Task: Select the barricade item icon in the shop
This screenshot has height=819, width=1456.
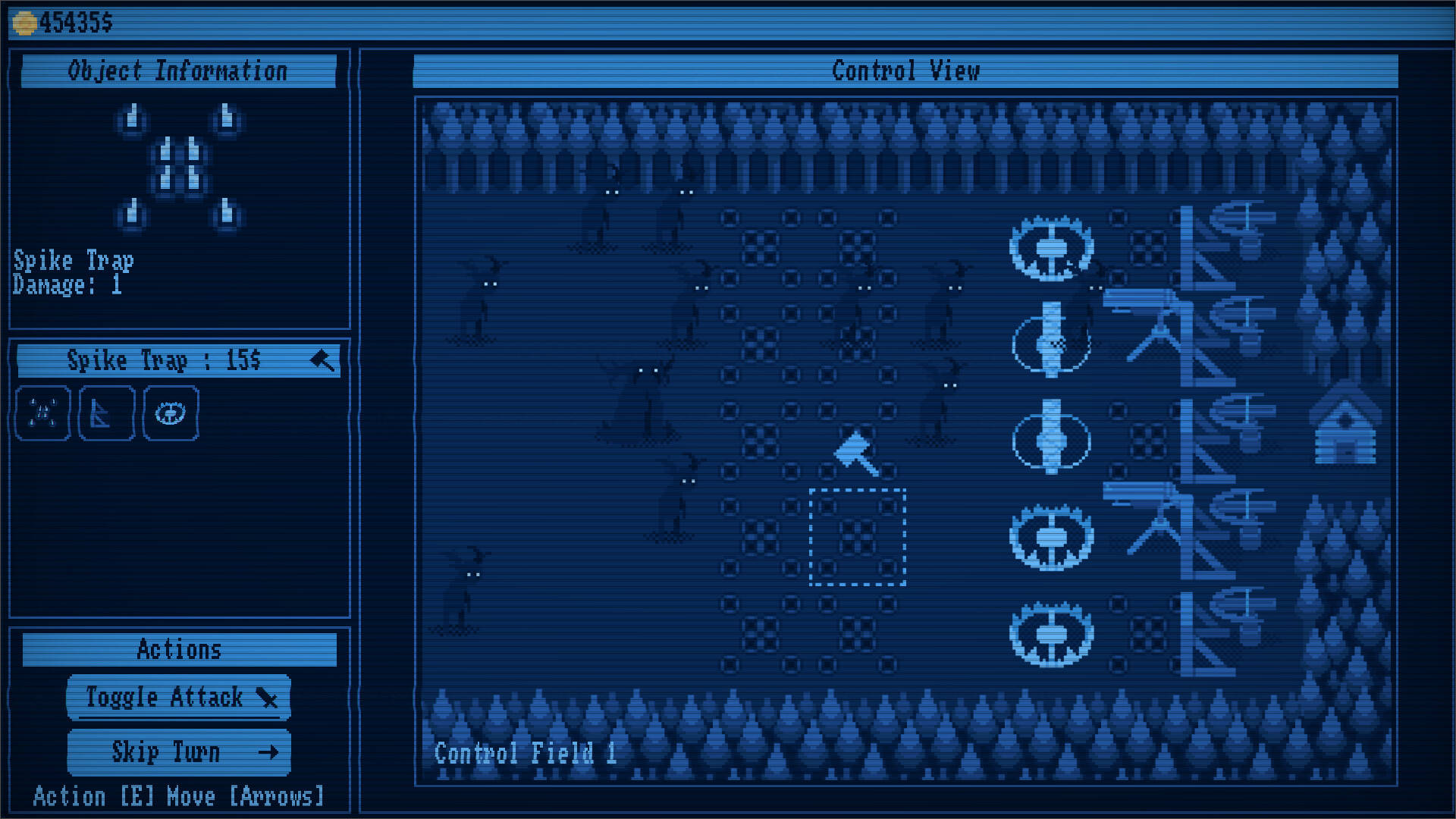Action: coord(106,413)
